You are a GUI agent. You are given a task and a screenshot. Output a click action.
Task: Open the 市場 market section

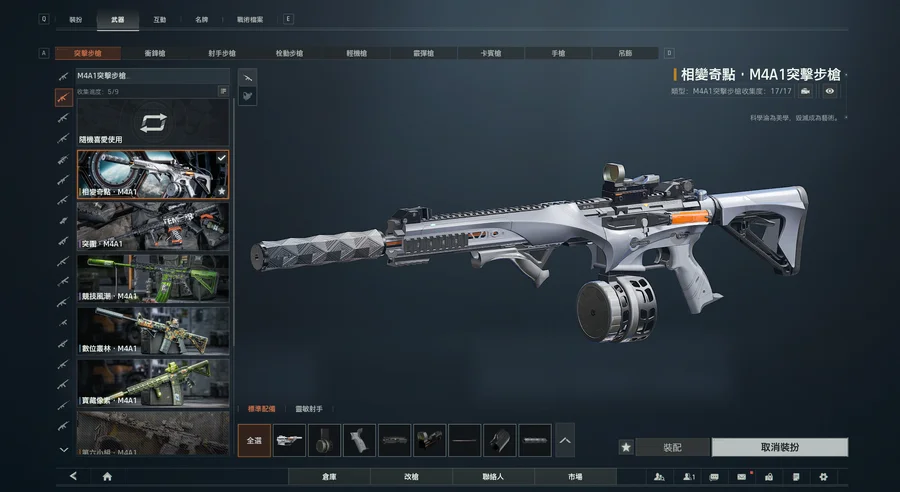click(x=575, y=477)
